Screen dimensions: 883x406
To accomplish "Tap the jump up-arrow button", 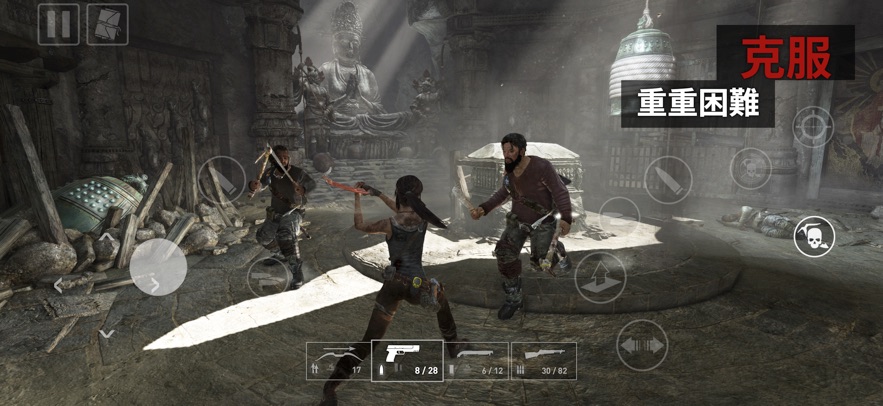I will click(x=597, y=277).
